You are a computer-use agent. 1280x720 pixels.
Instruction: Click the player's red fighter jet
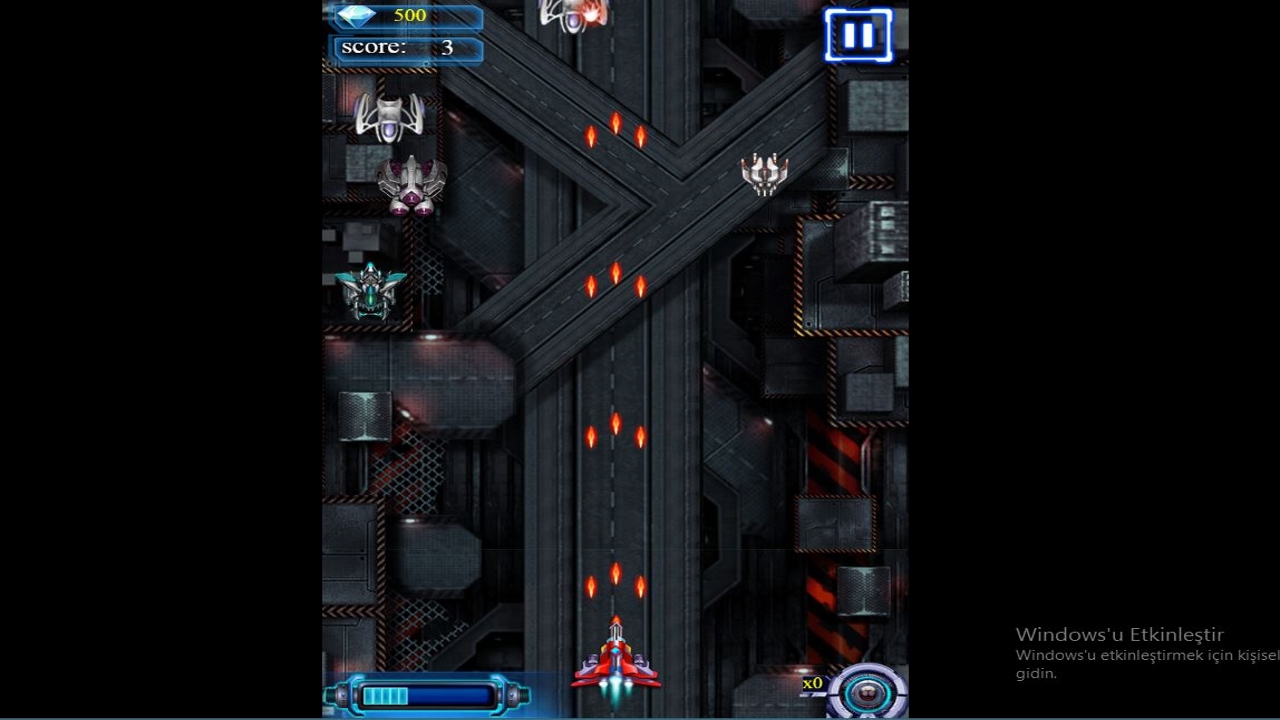point(615,662)
